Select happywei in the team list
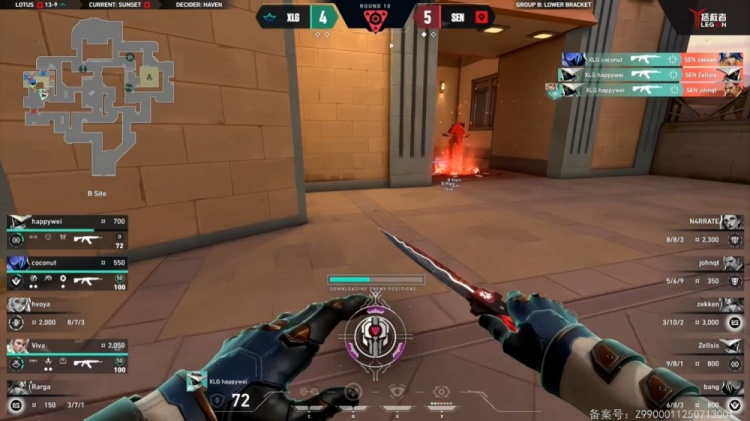The width and height of the screenshot is (750, 421). [x=68, y=232]
